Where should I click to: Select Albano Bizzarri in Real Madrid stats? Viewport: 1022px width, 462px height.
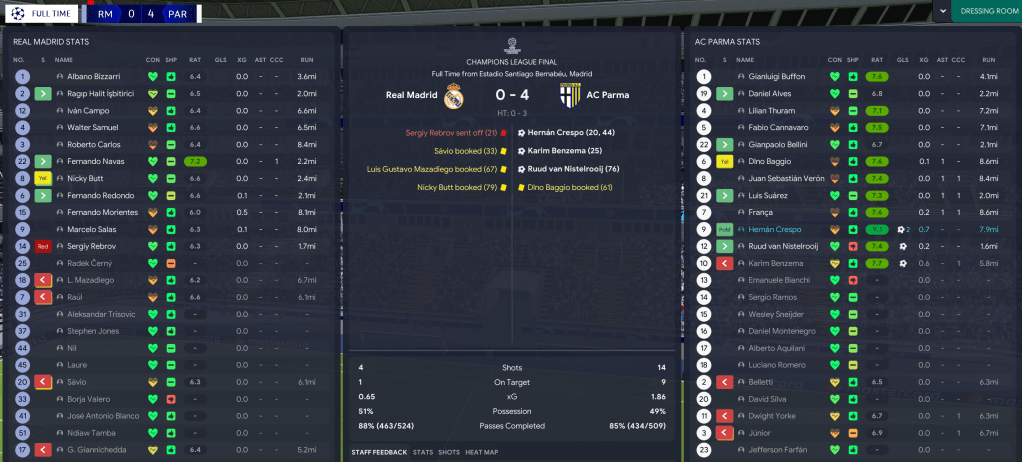[x=93, y=76]
